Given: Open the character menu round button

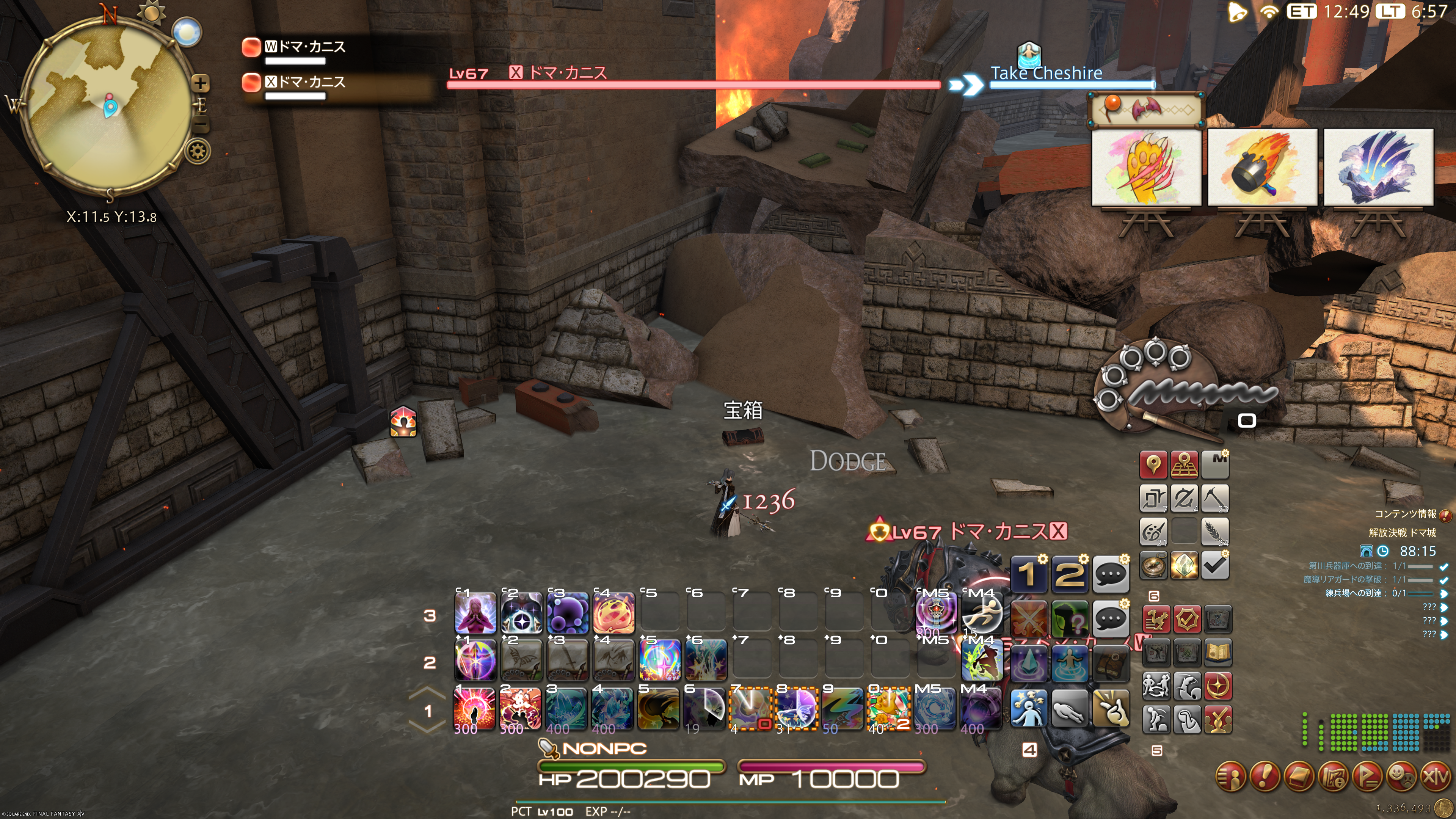Looking at the screenshot, I should click(1231, 776).
